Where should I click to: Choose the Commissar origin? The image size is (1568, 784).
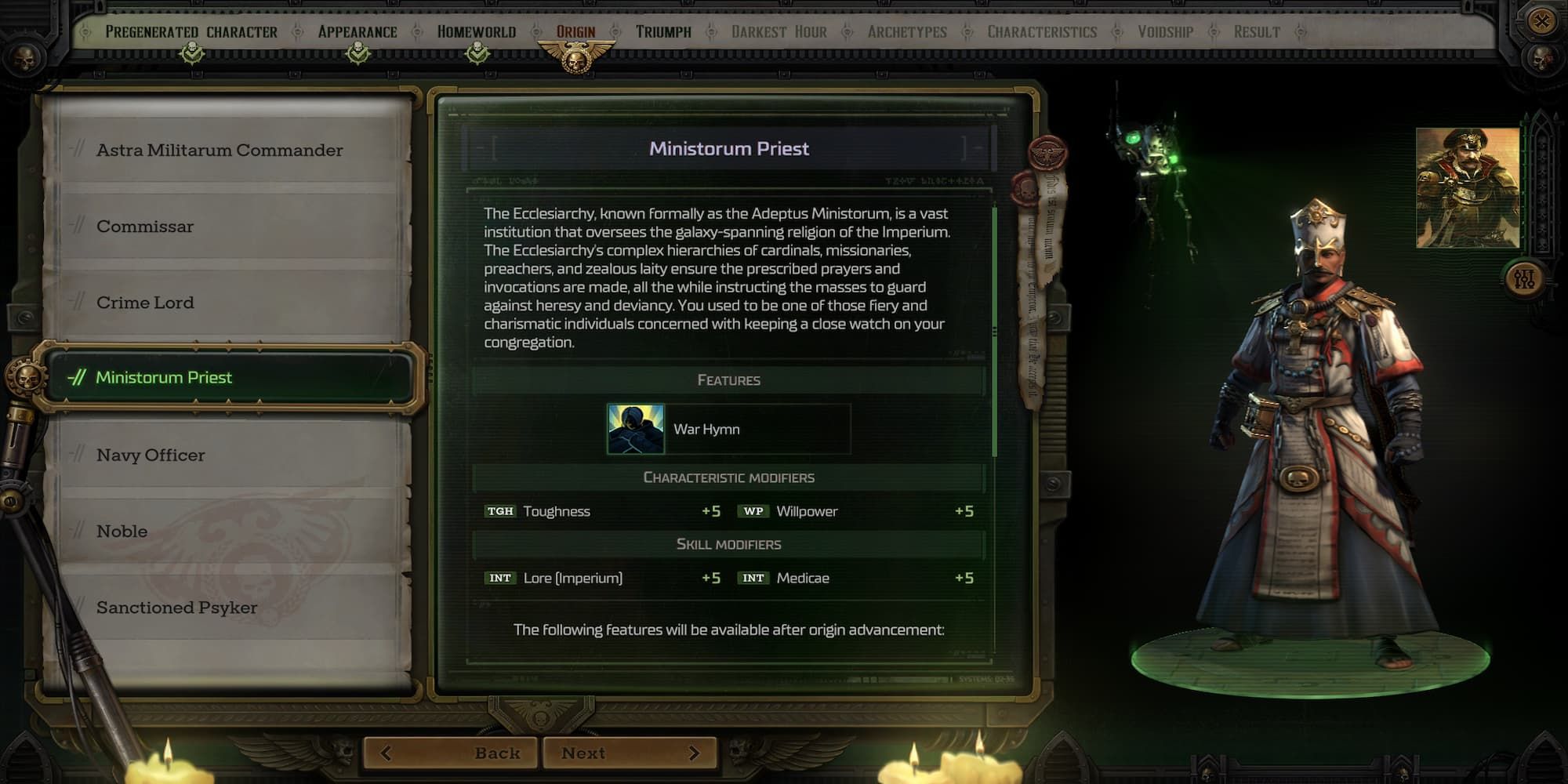(x=145, y=227)
